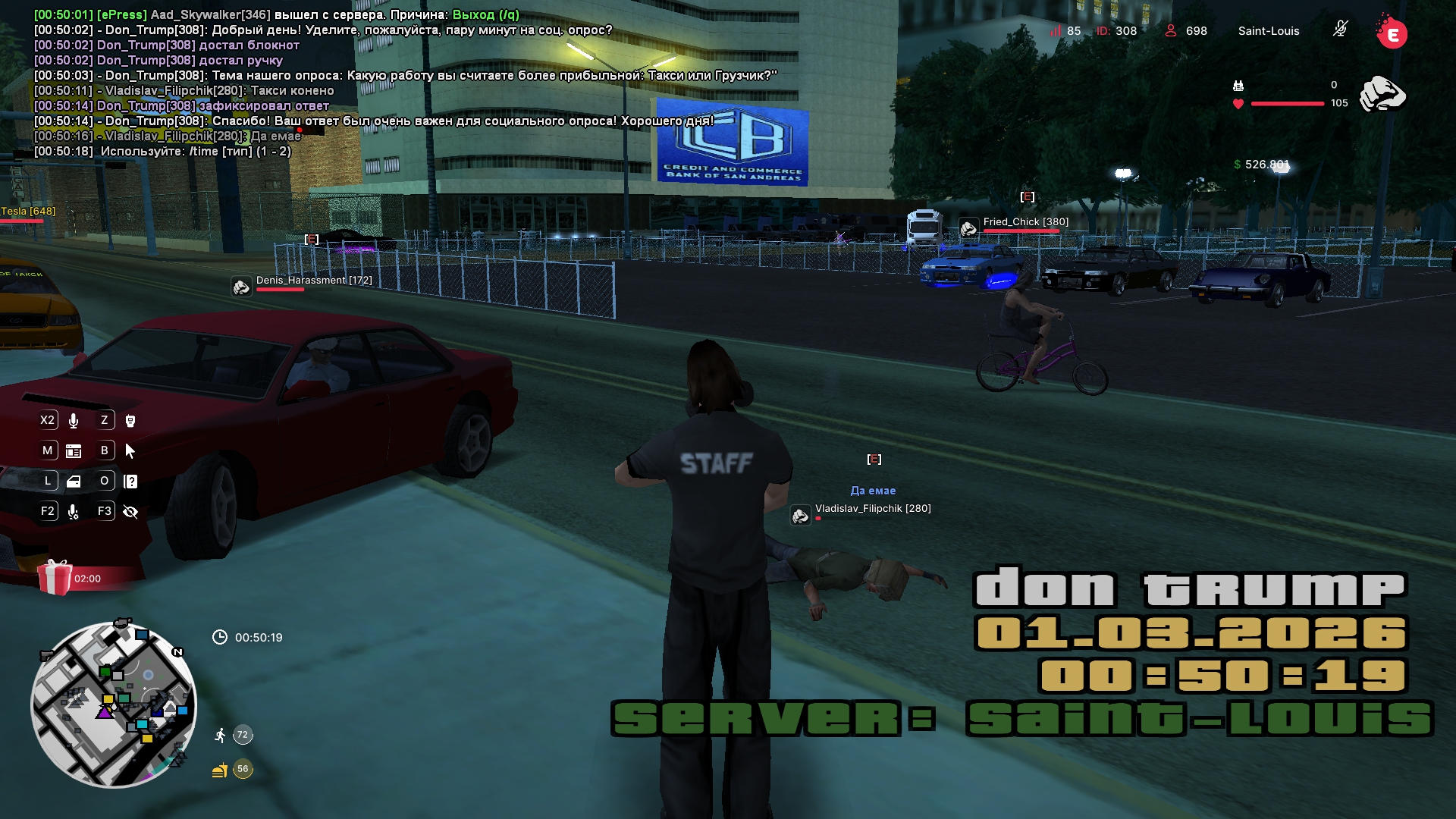Click the walkie-talkie radio icon
The width and height of the screenshot is (1456, 819).
click(130, 421)
